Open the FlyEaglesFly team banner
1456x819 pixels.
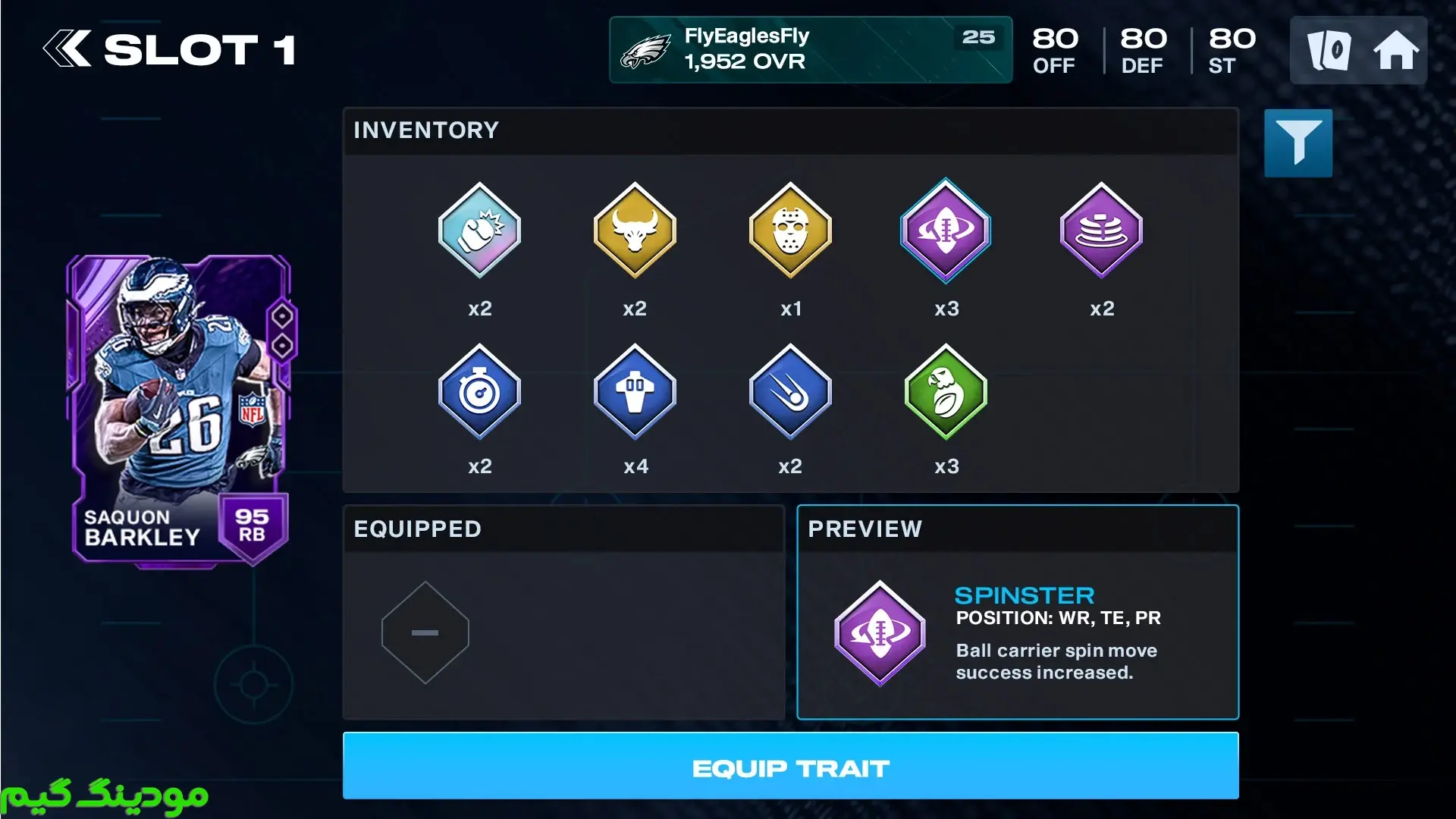[x=810, y=49]
